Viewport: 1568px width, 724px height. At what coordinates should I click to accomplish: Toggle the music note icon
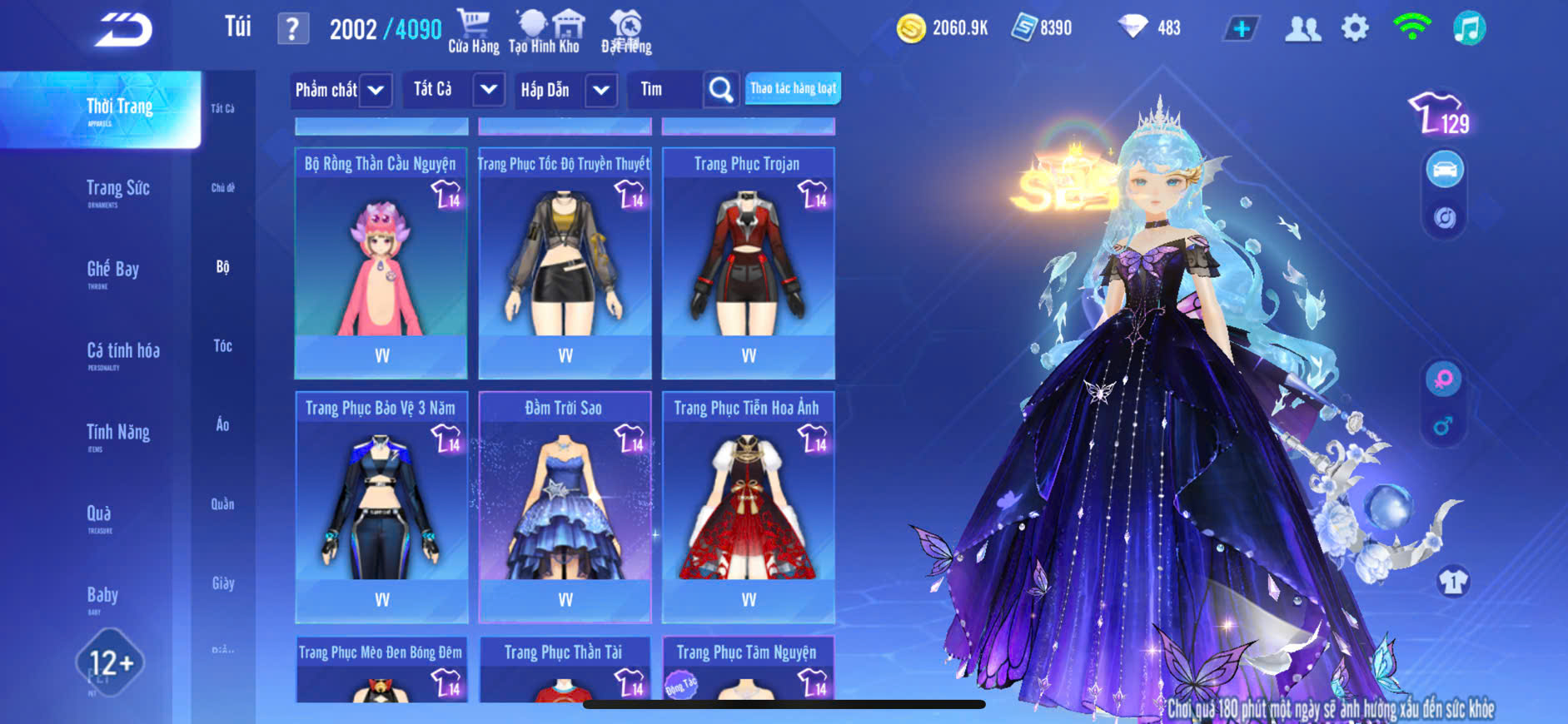coord(1469,28)
